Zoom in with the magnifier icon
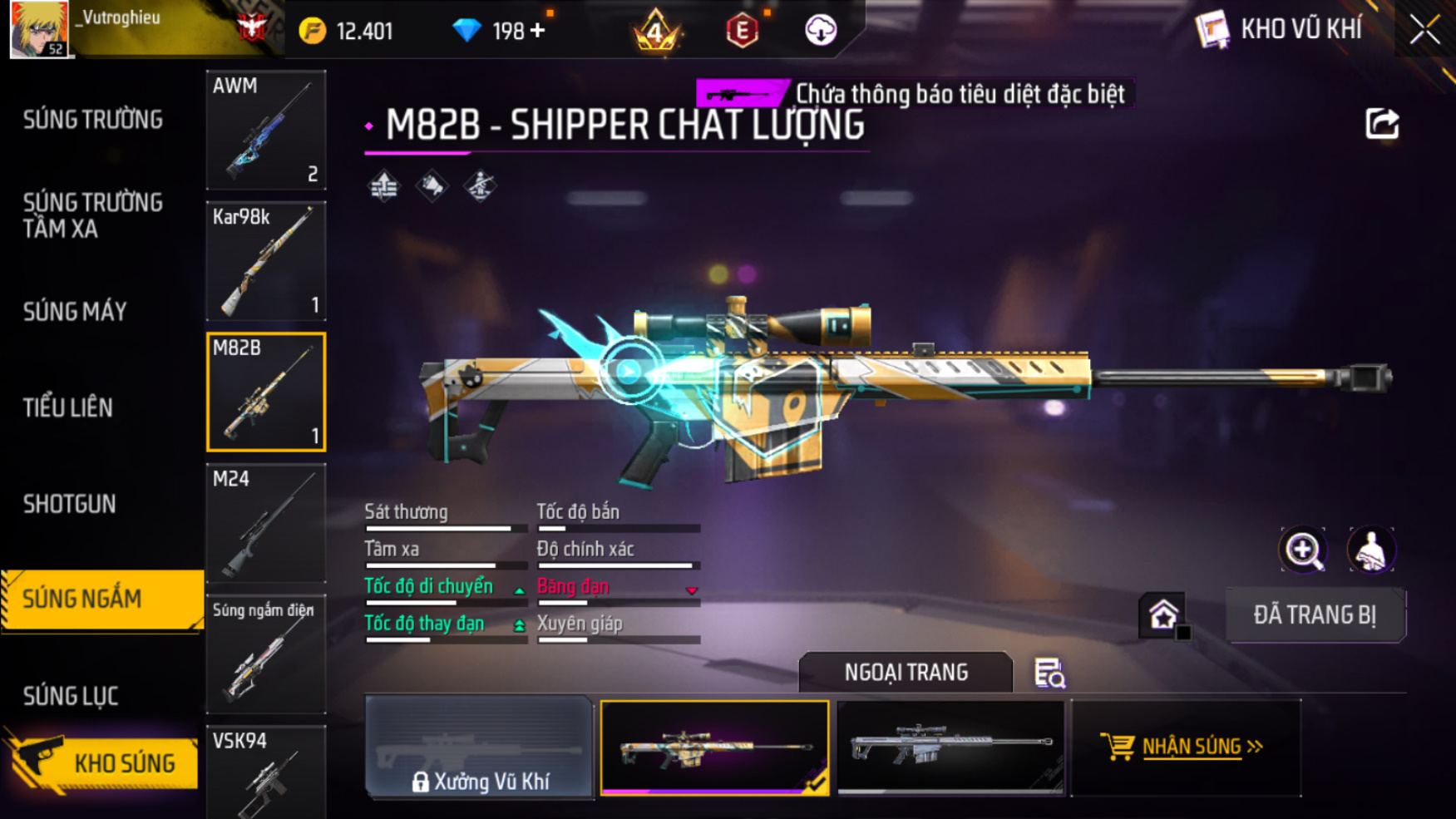The height and width of the screenshot is (819, 1456). (1303, 550)
